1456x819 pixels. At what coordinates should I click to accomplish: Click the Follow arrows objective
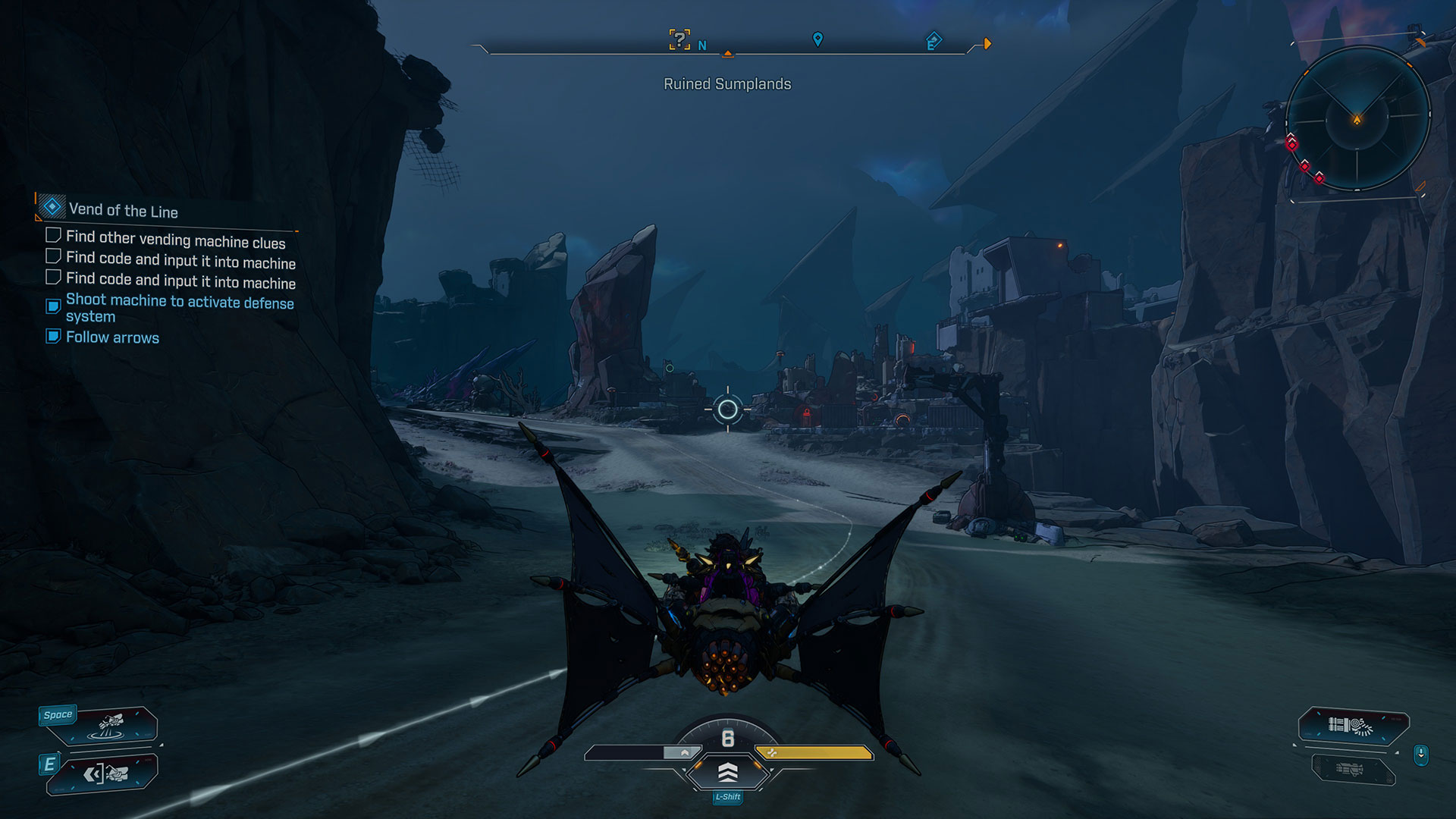tap(112, 337)
